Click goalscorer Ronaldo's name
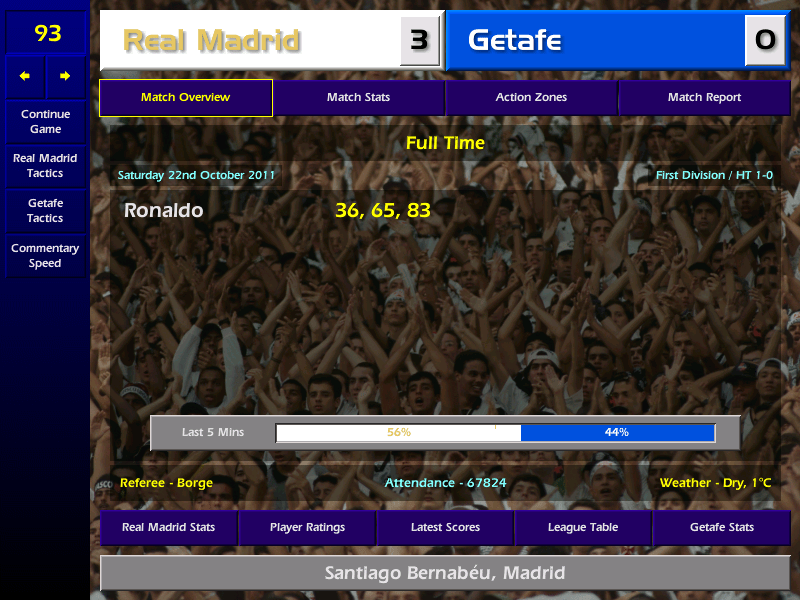The image size is (800, 600). (x=163, y=210)
